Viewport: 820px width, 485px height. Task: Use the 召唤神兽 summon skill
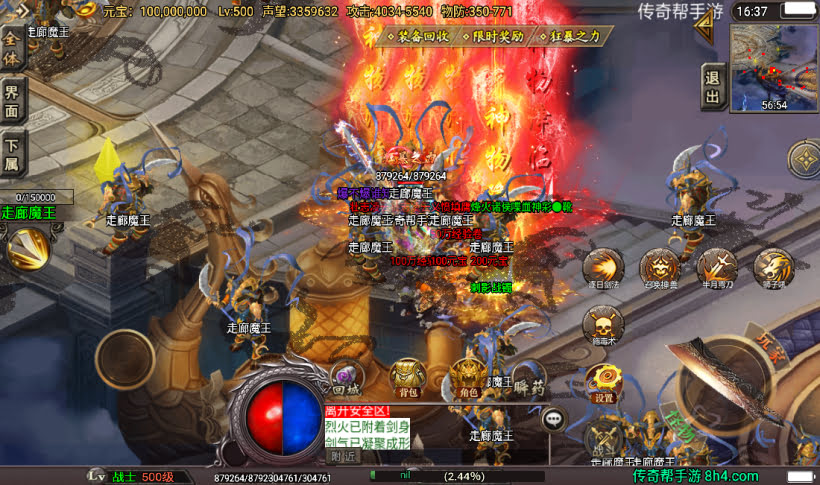[660, 268]
